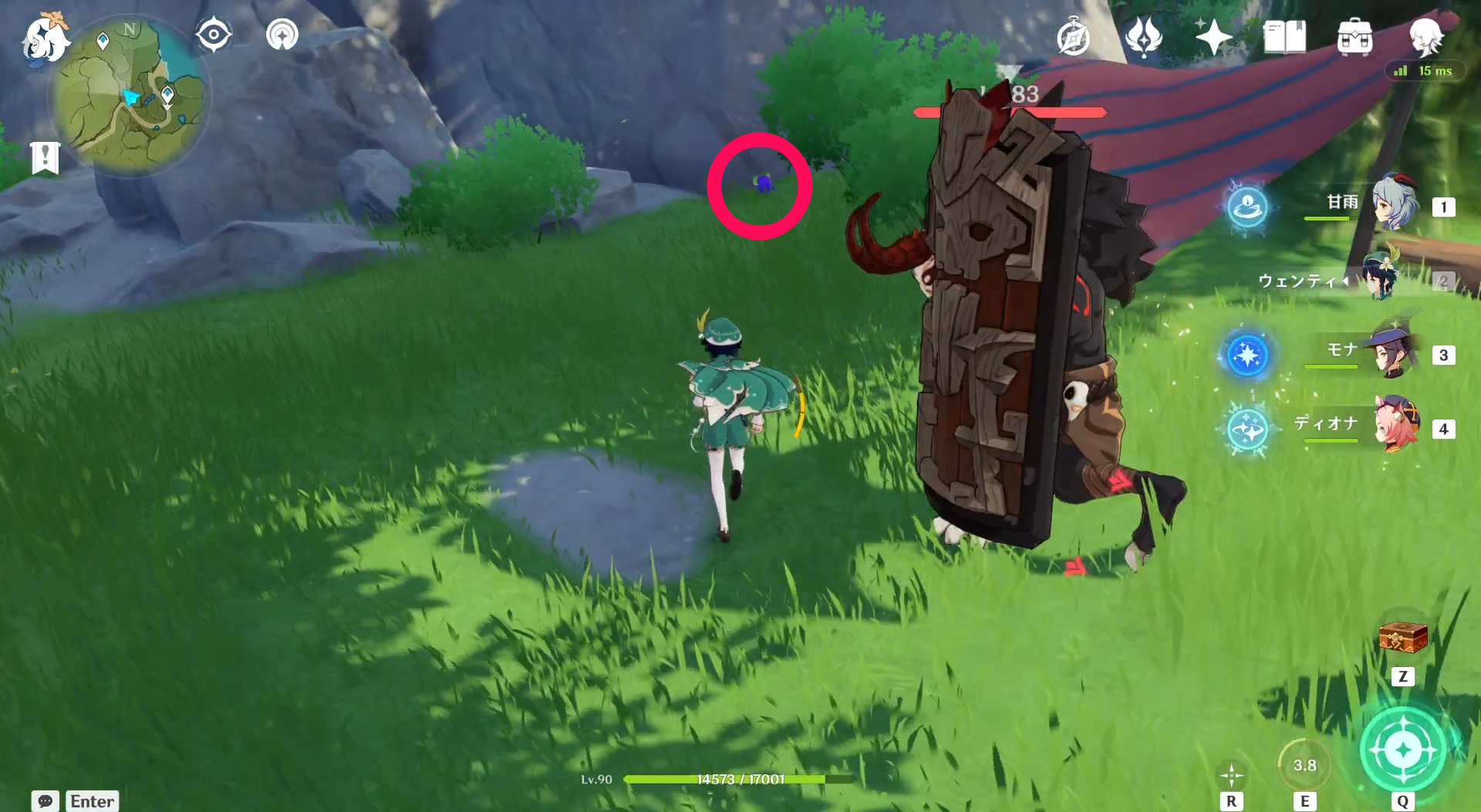Open the chat speech bubble icon
Viewport: 1481px width, 812px height.
tap(44, 802)
